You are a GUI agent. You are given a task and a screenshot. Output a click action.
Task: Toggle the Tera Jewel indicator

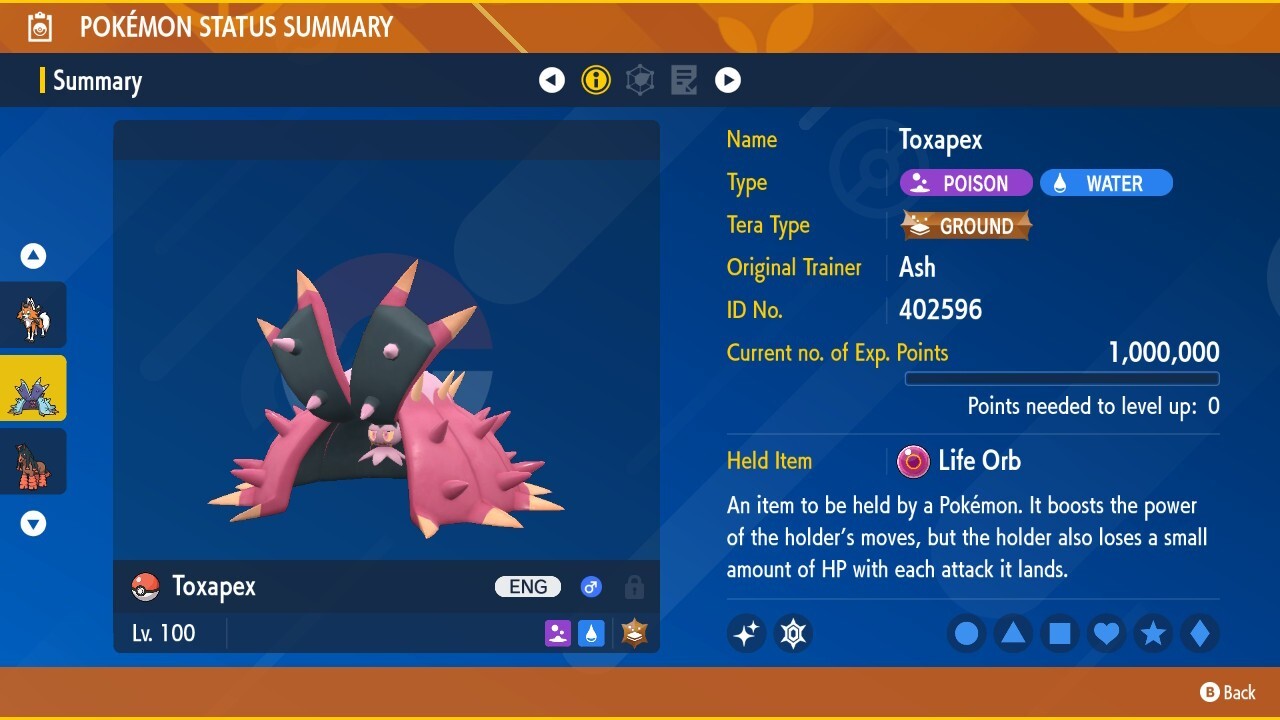click(x=793, y=633)
